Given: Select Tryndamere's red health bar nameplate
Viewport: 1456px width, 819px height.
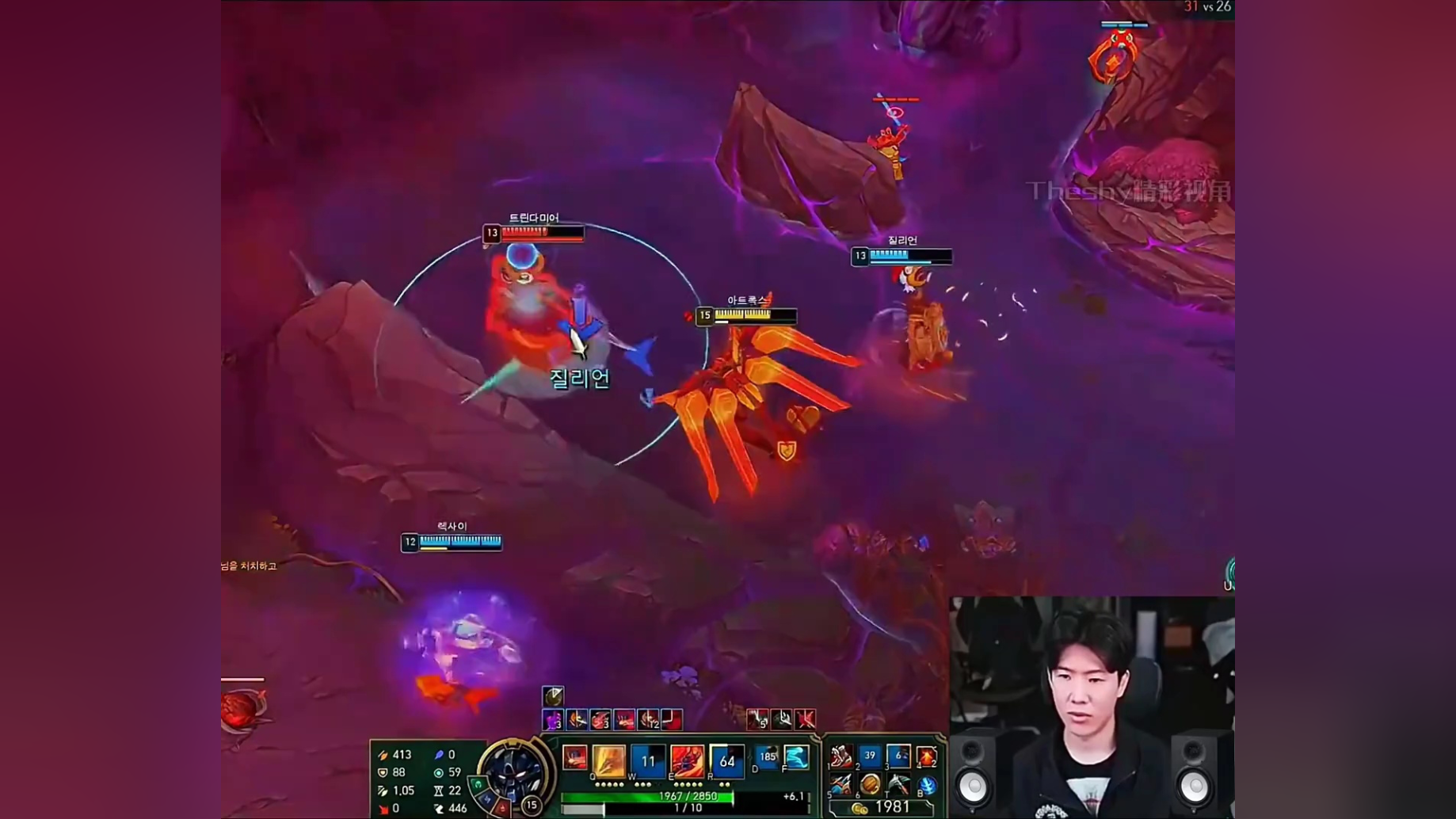Looking at the screenshot, I should point(535,233).
